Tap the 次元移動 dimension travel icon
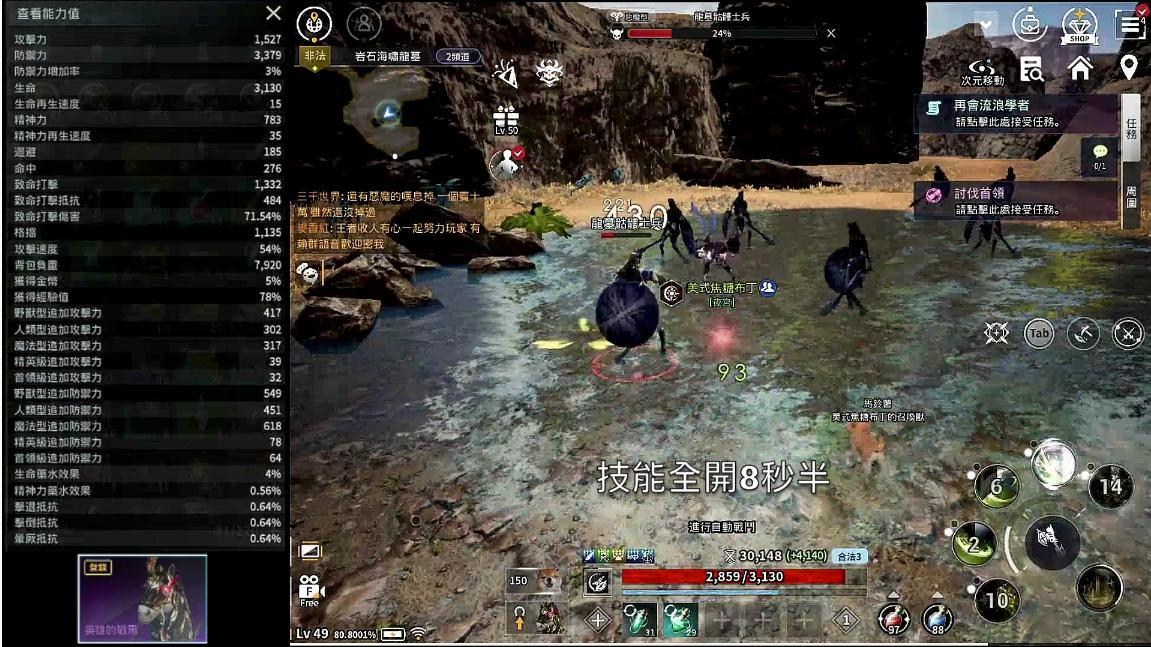 pos(981,68)
